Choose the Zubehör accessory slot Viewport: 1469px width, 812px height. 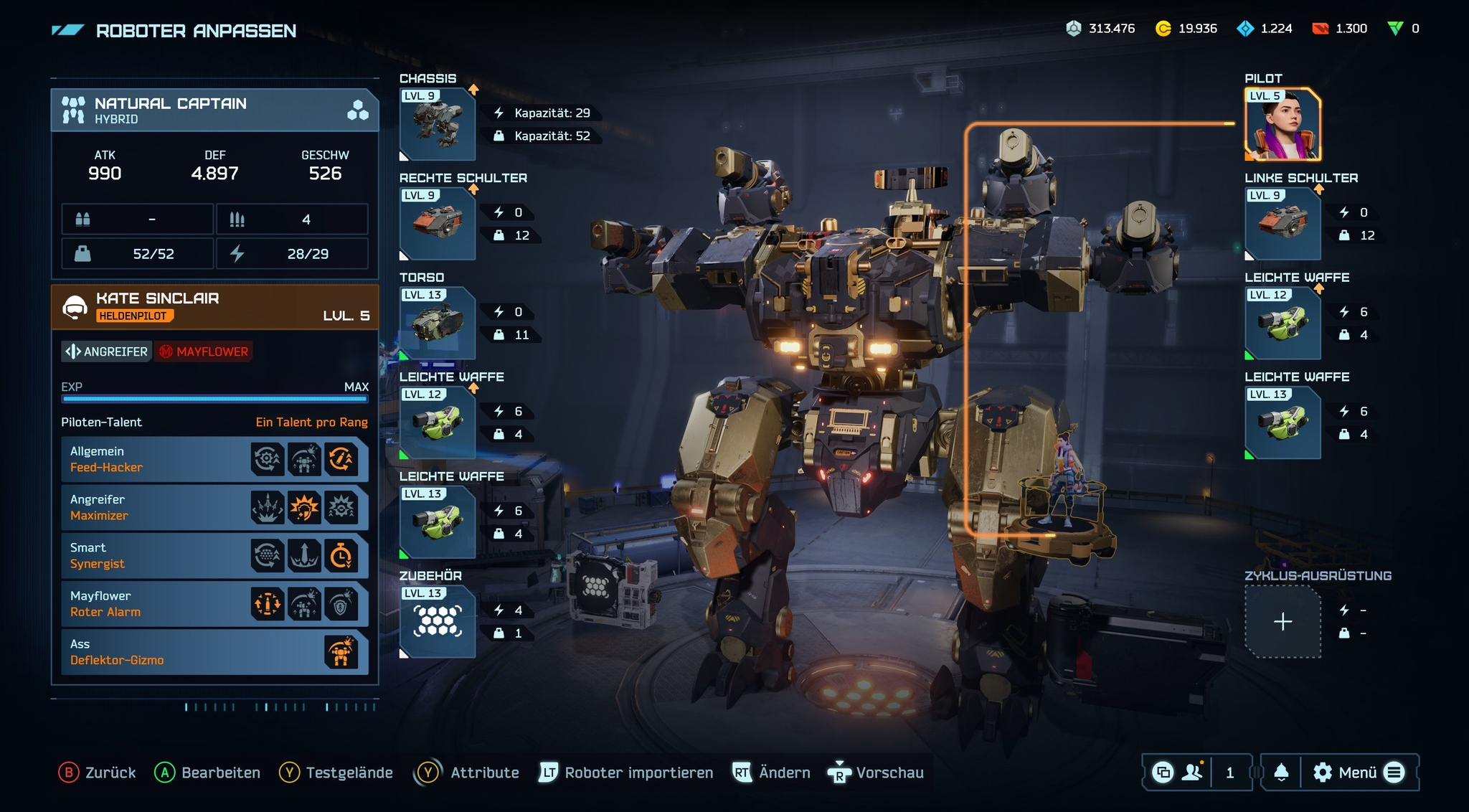(x=437, y=622)
